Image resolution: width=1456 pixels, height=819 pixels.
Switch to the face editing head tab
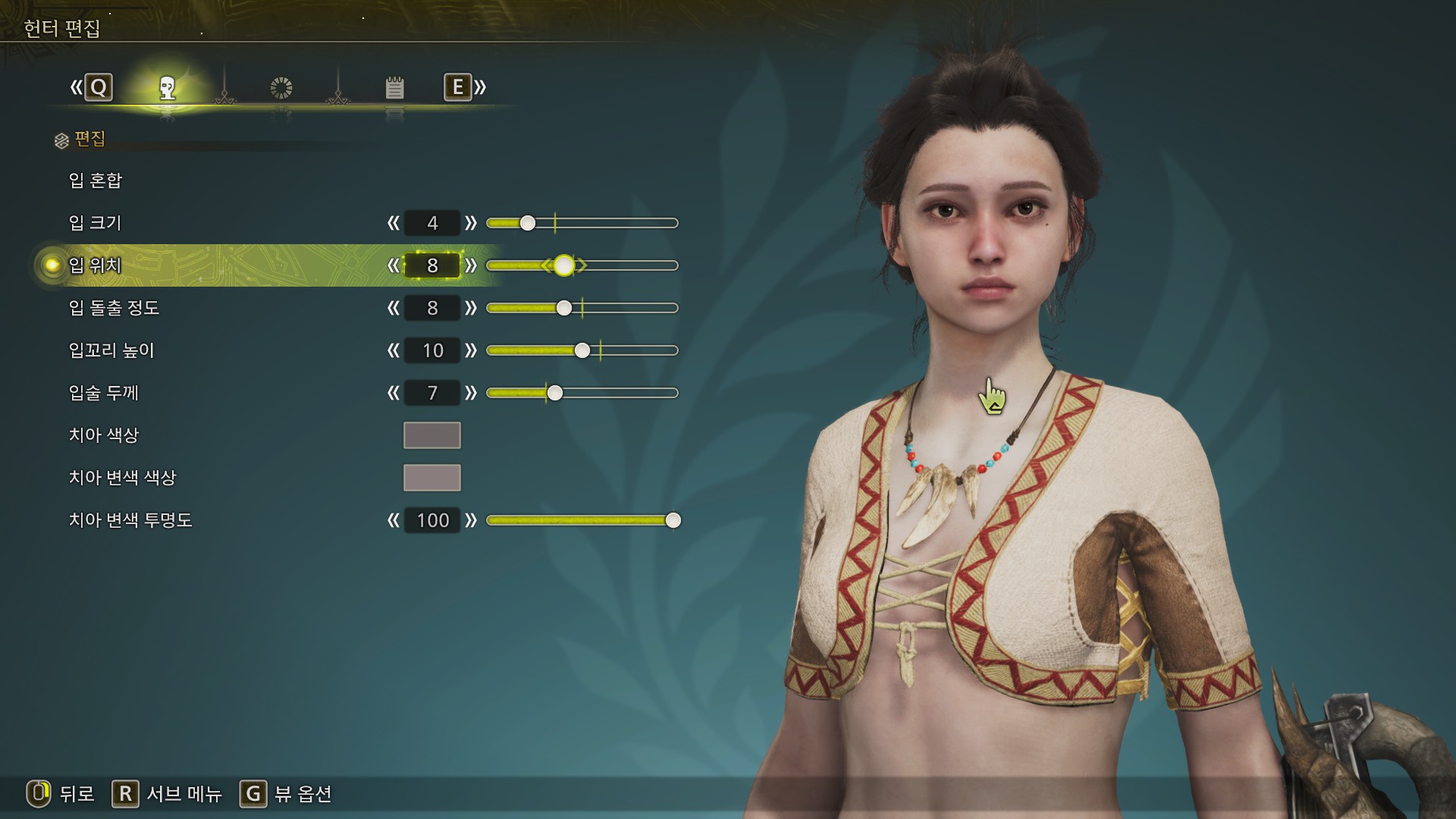[168, 88]
